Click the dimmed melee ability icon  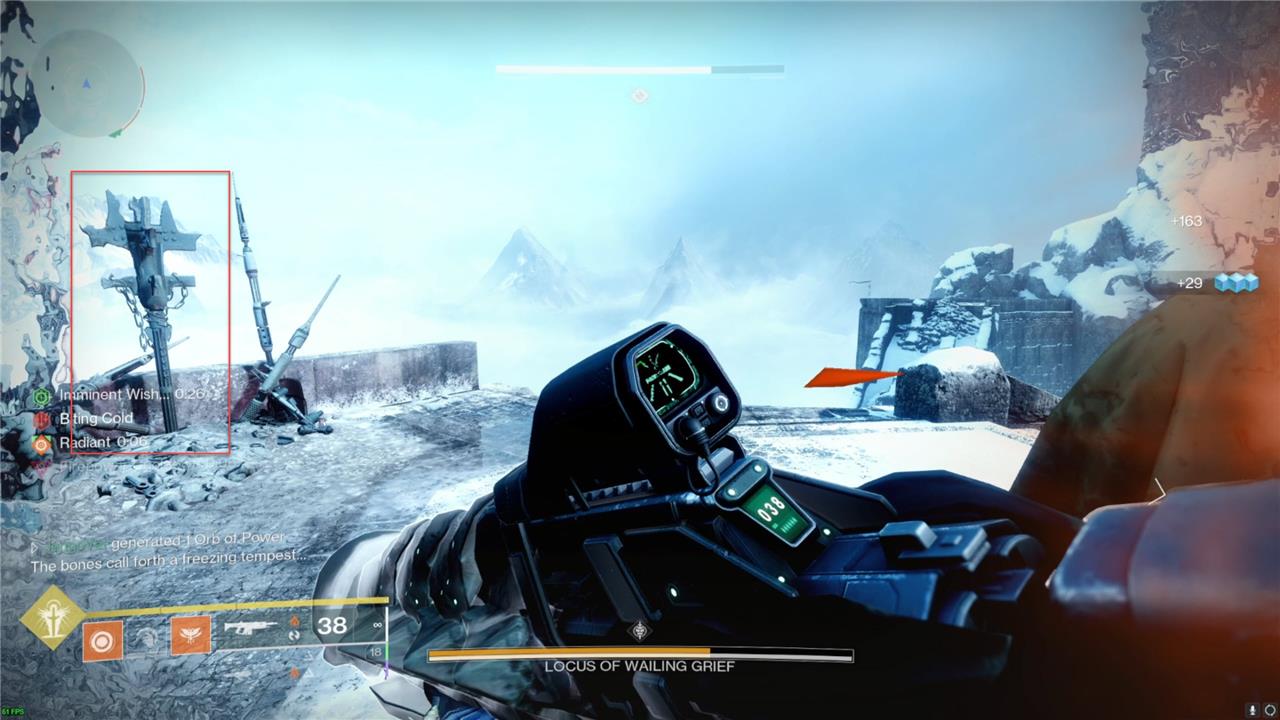pyautogui.click(x=146, y=636)
